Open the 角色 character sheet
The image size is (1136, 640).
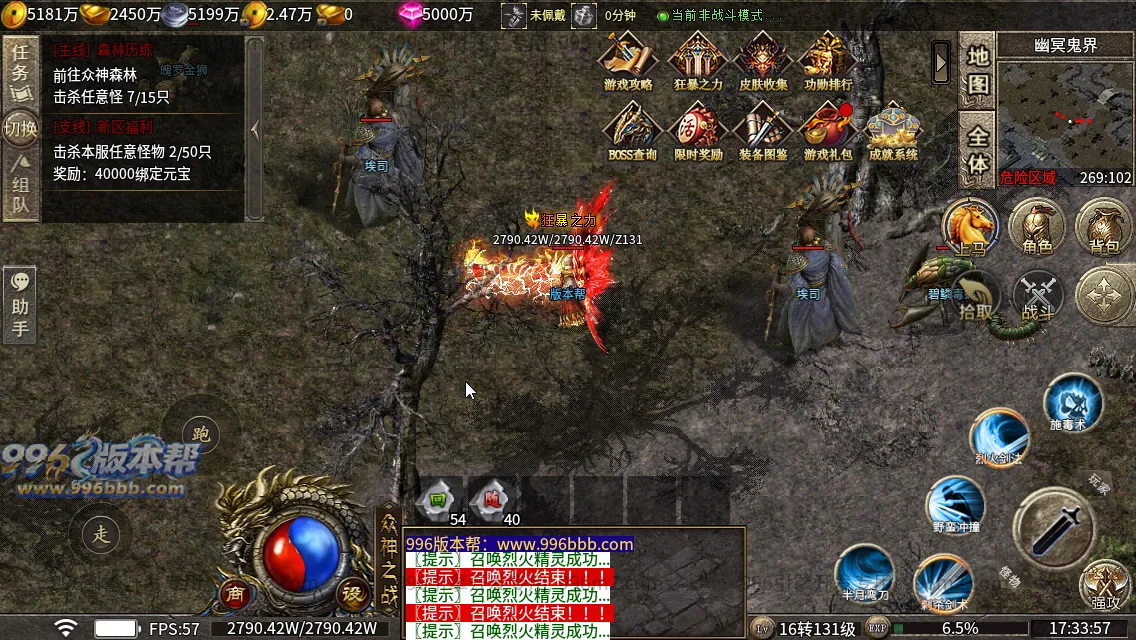[1037, 227]
